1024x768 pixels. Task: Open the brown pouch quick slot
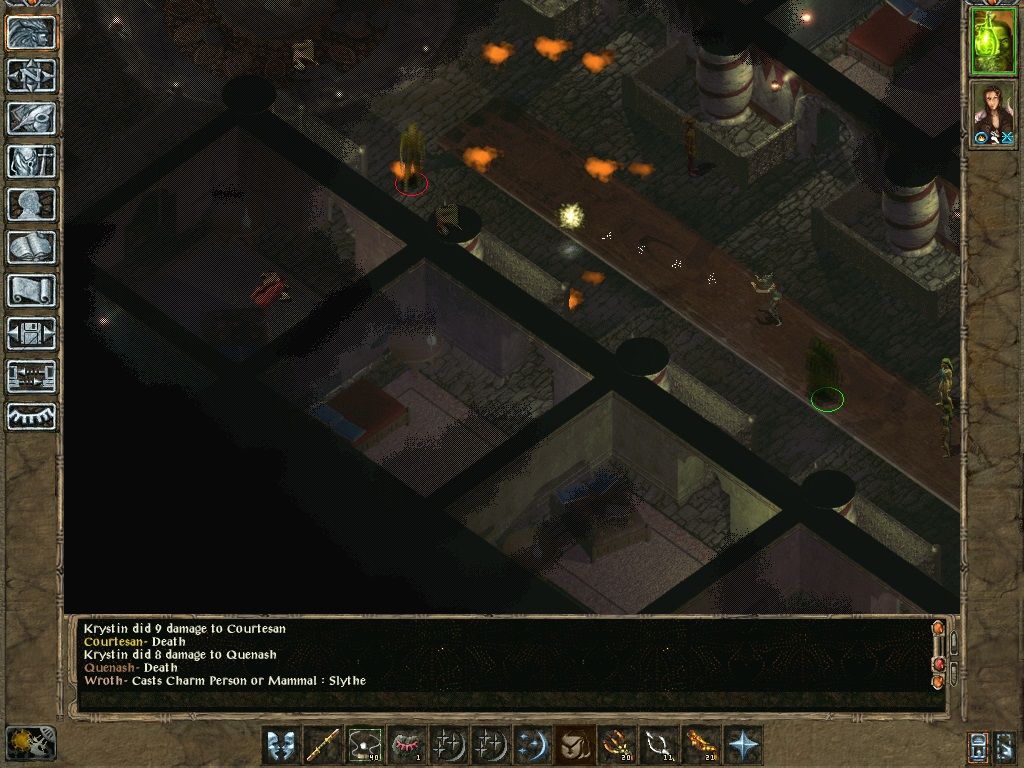coord(573,746)
